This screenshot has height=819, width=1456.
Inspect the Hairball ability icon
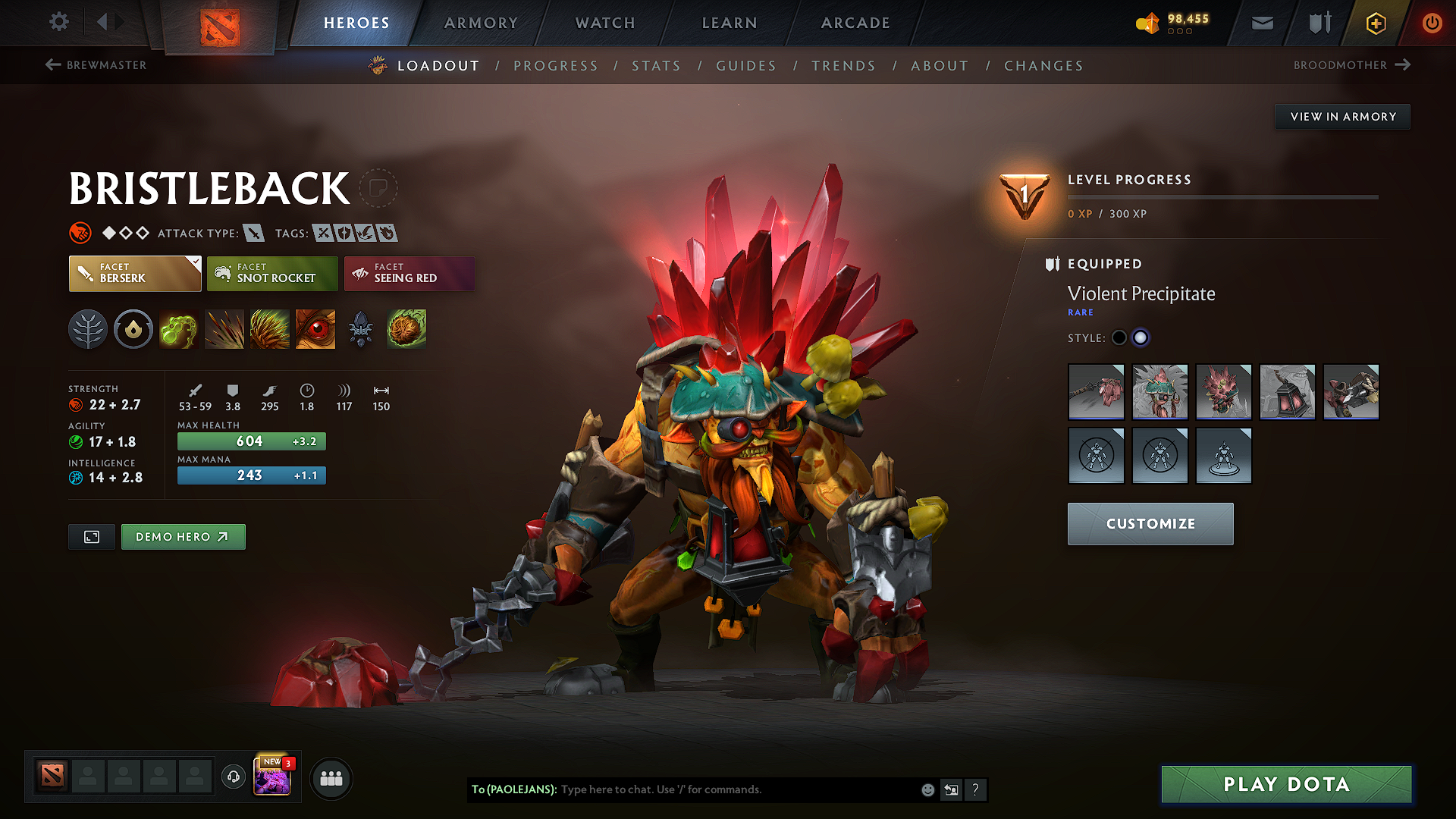(406, 328)
